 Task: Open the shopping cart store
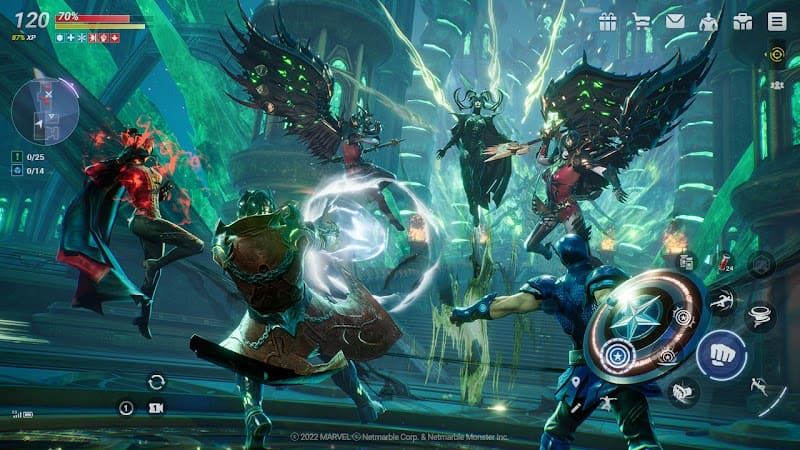pyautogui.click(x=641, y=21)
